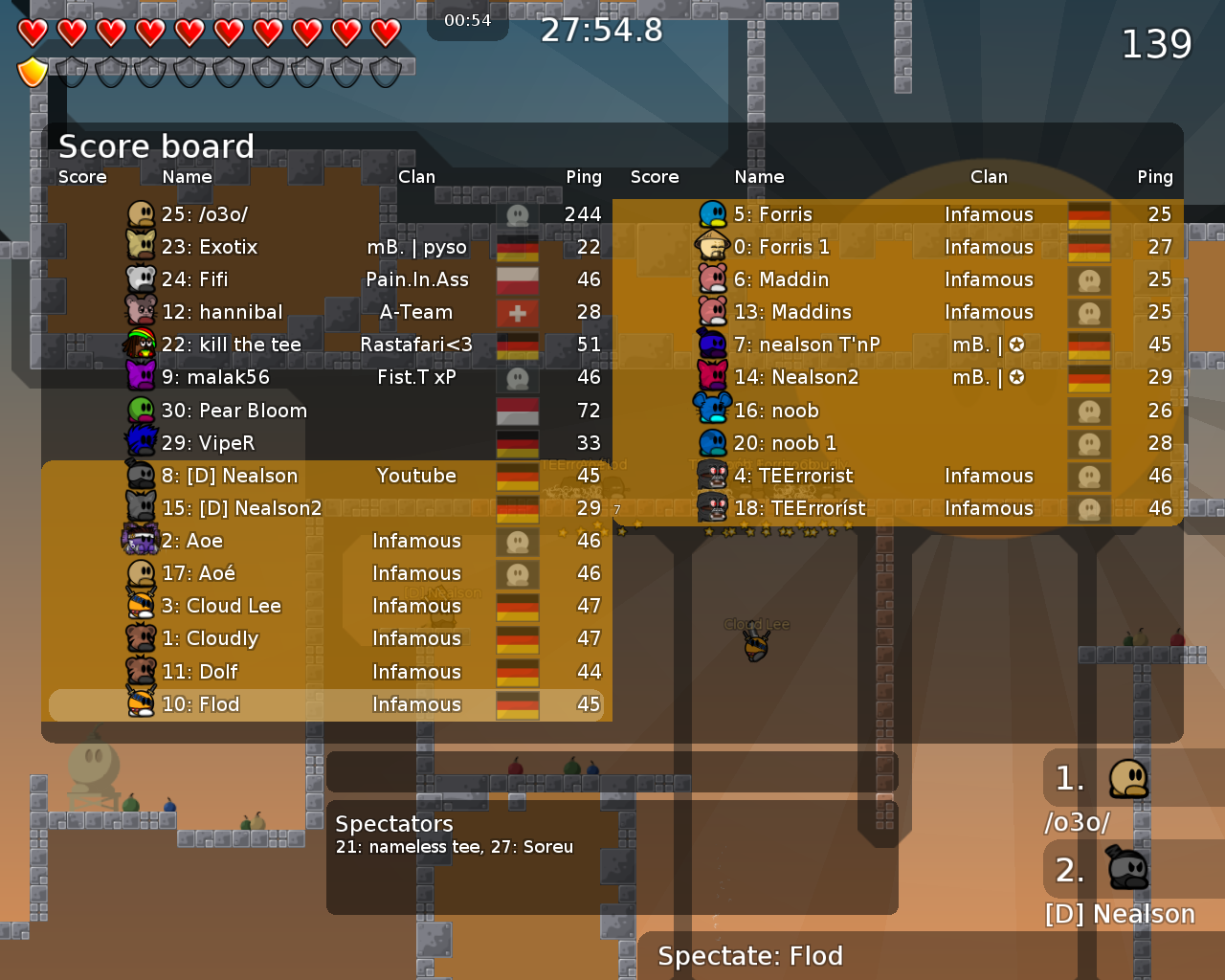Select Fifi's white tee avatar
The width and height of the screenshot is (1225, 980).
pyautogui.click(x=141, y=279)
